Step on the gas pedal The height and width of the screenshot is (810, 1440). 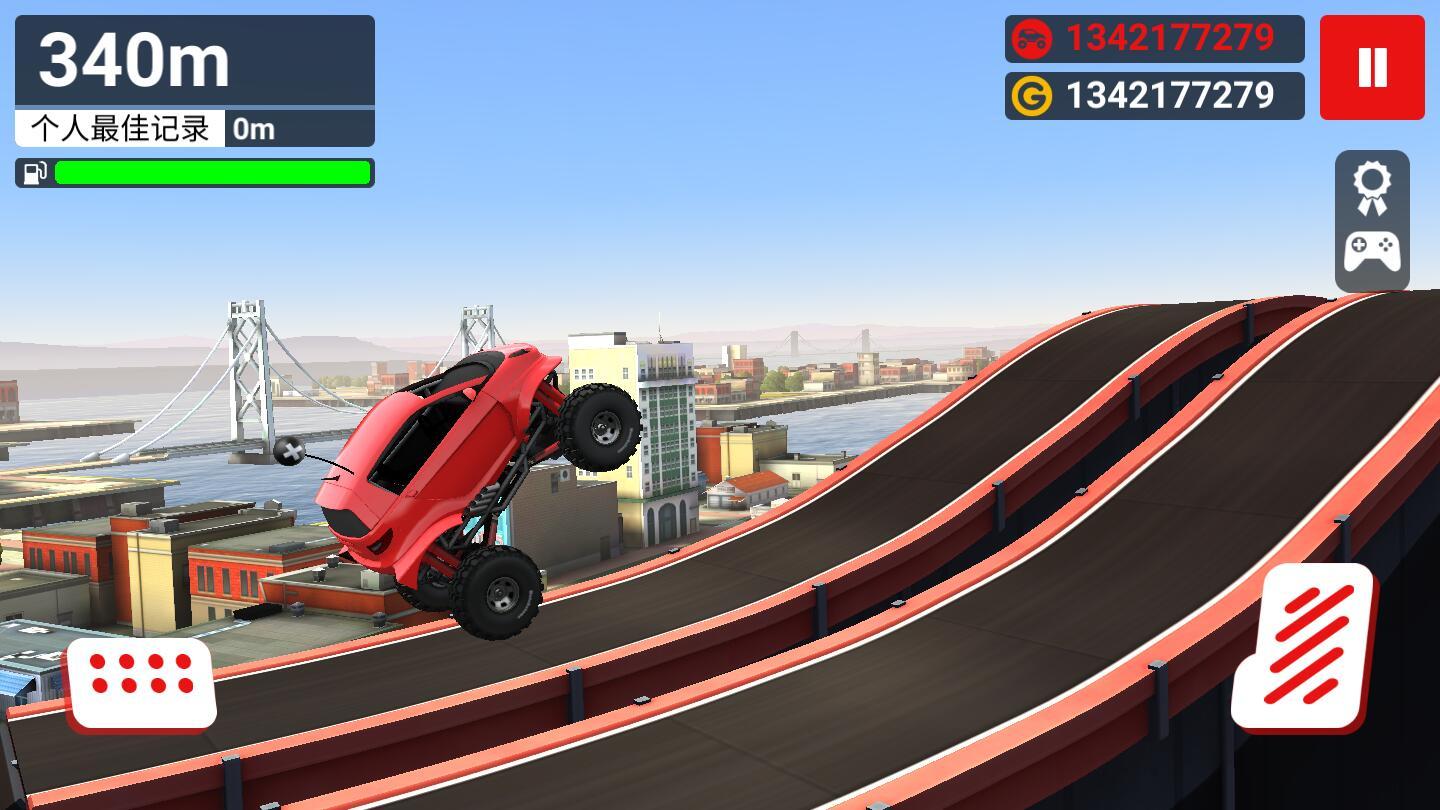(x=1304, y=646)
